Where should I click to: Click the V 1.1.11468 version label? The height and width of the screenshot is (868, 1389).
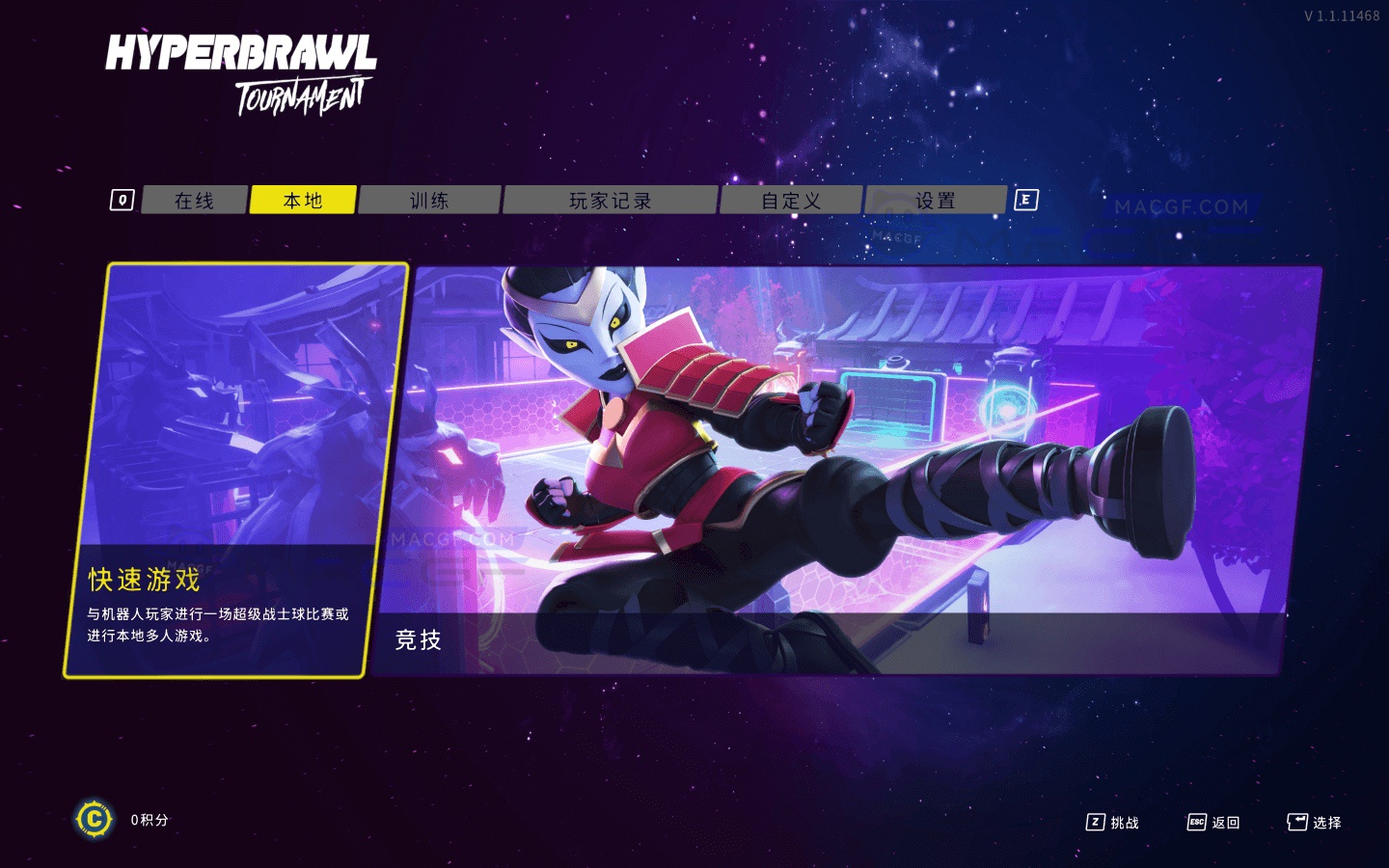(1344, 14)
